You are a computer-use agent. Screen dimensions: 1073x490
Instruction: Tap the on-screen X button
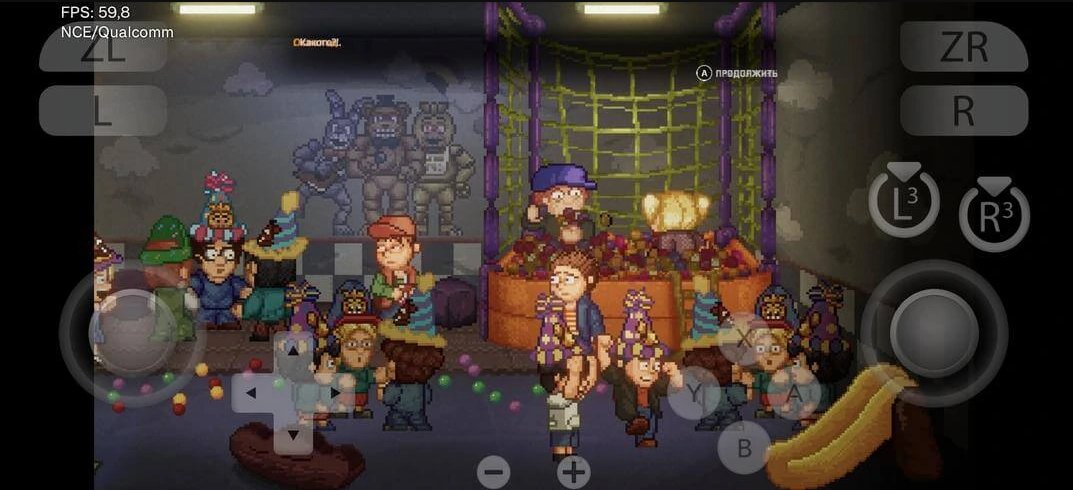tap(745, 339)
